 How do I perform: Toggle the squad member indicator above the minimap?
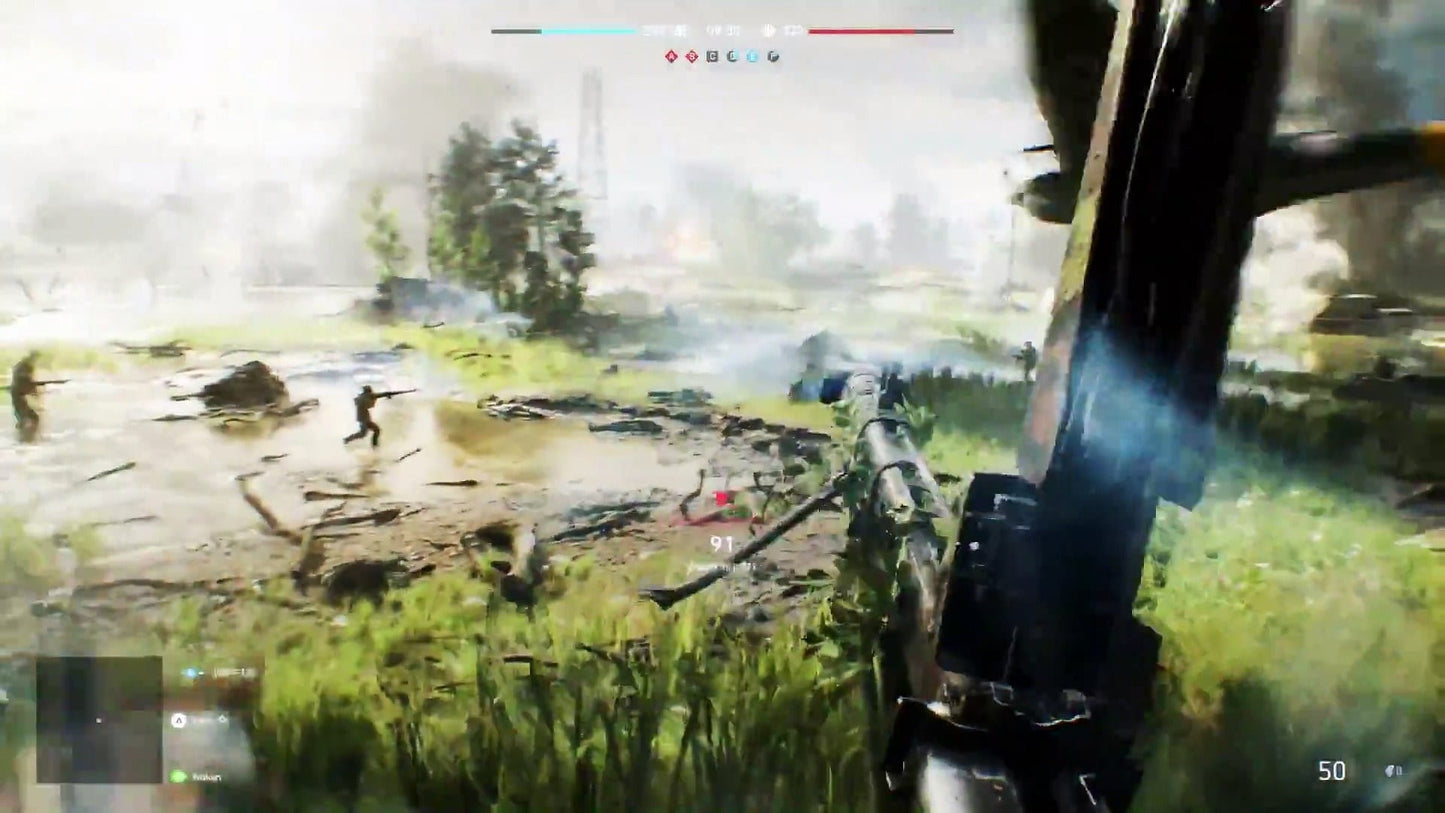click(190, 672)
